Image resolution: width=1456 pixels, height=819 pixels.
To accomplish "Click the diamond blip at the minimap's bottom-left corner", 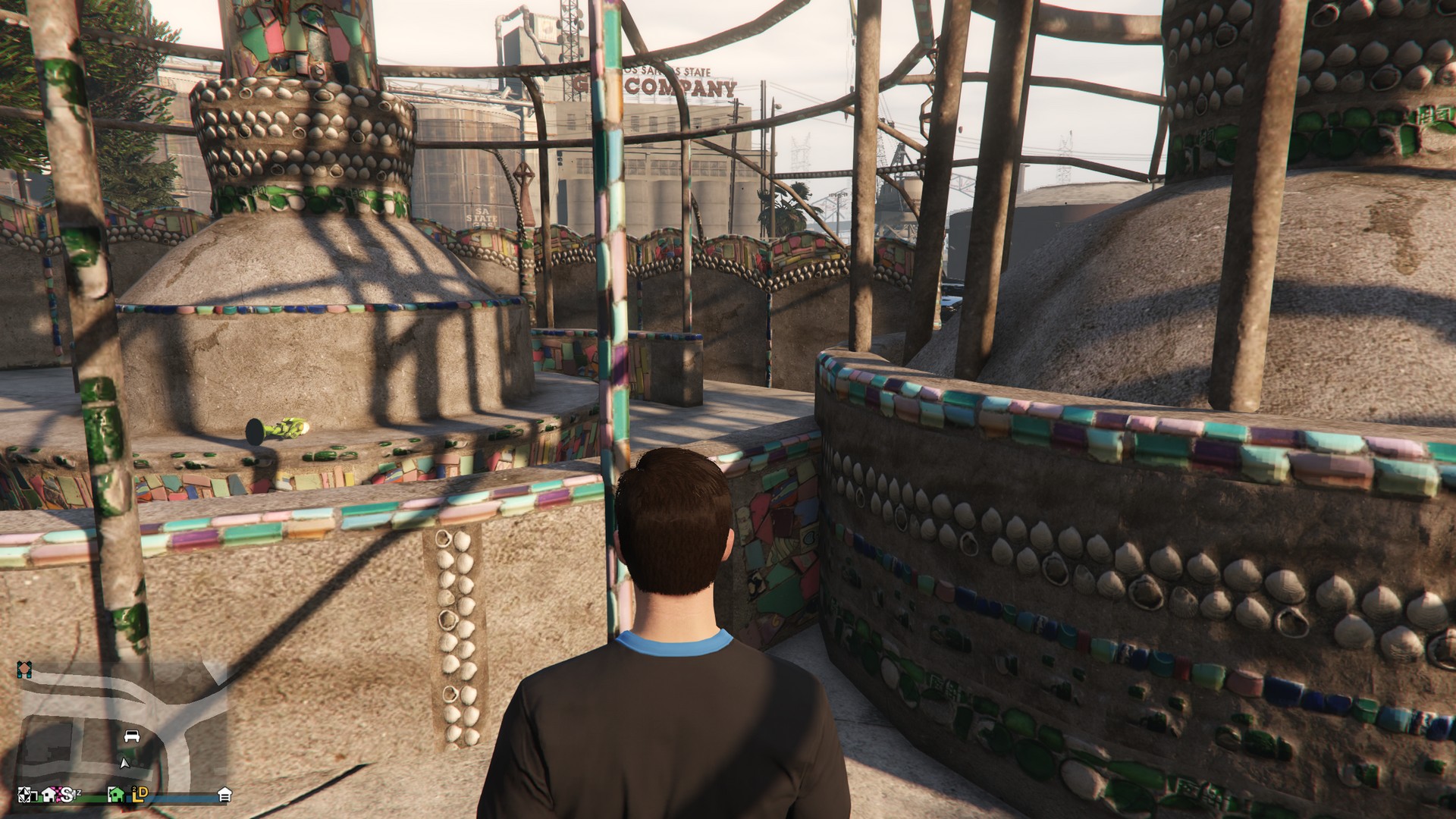I will click(x=24, y=795).
